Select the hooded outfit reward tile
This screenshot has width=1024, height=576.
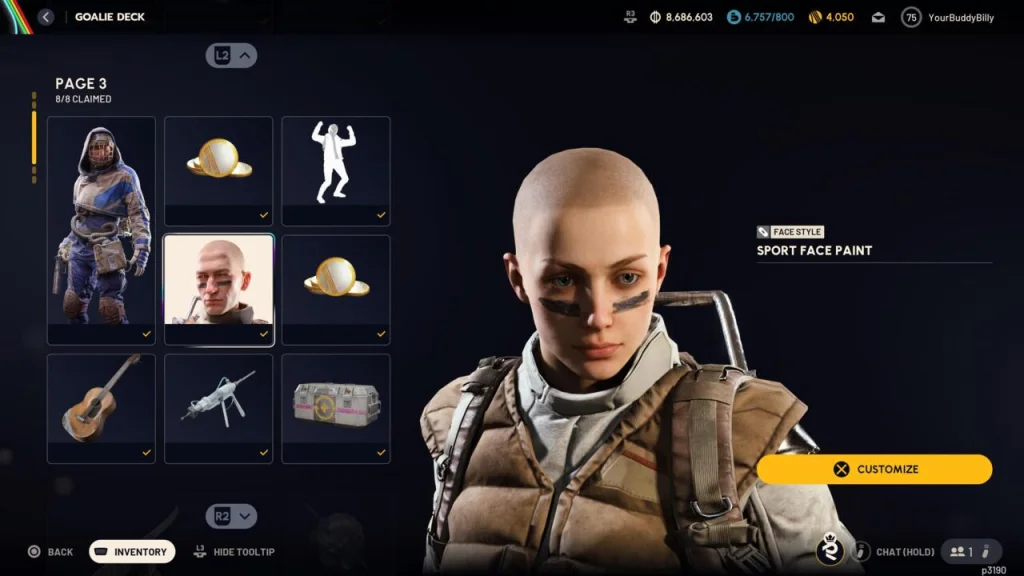101,230
